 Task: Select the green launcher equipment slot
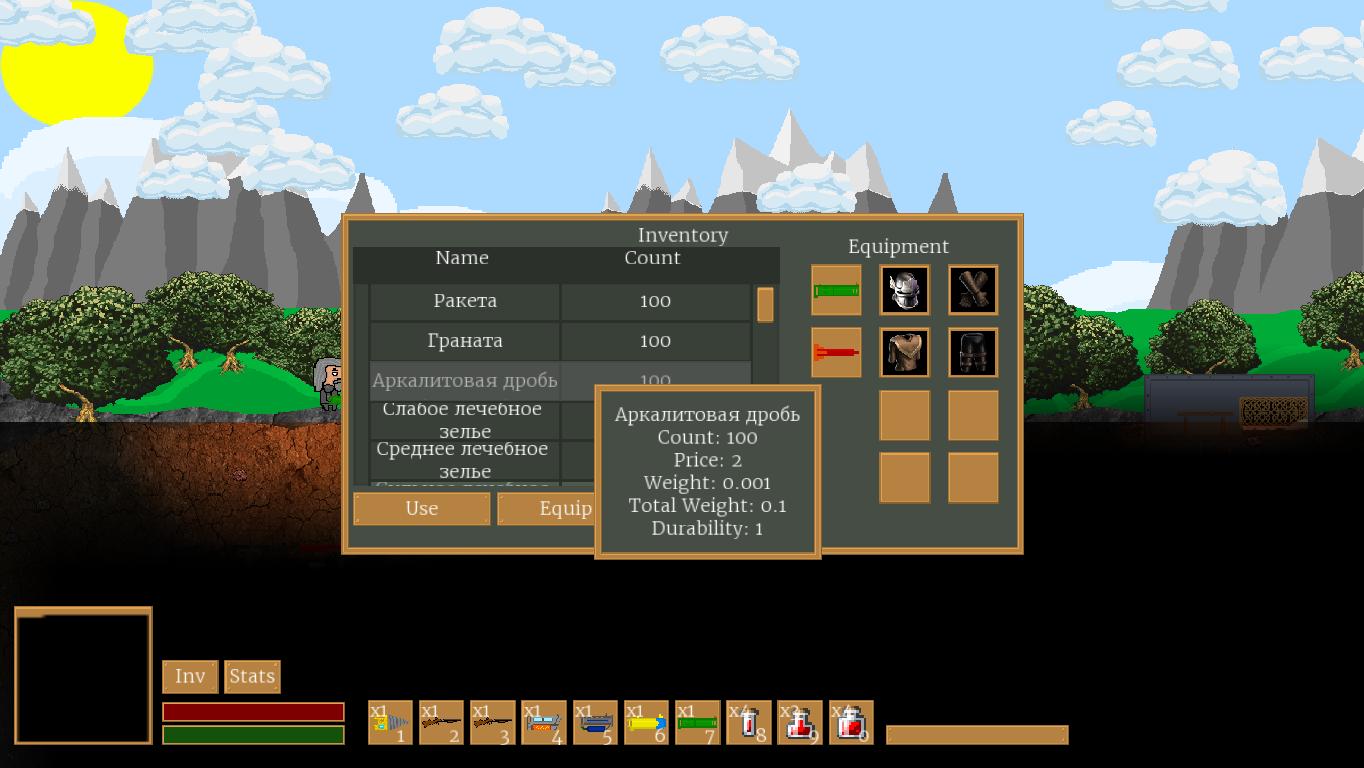coord(836,290)
